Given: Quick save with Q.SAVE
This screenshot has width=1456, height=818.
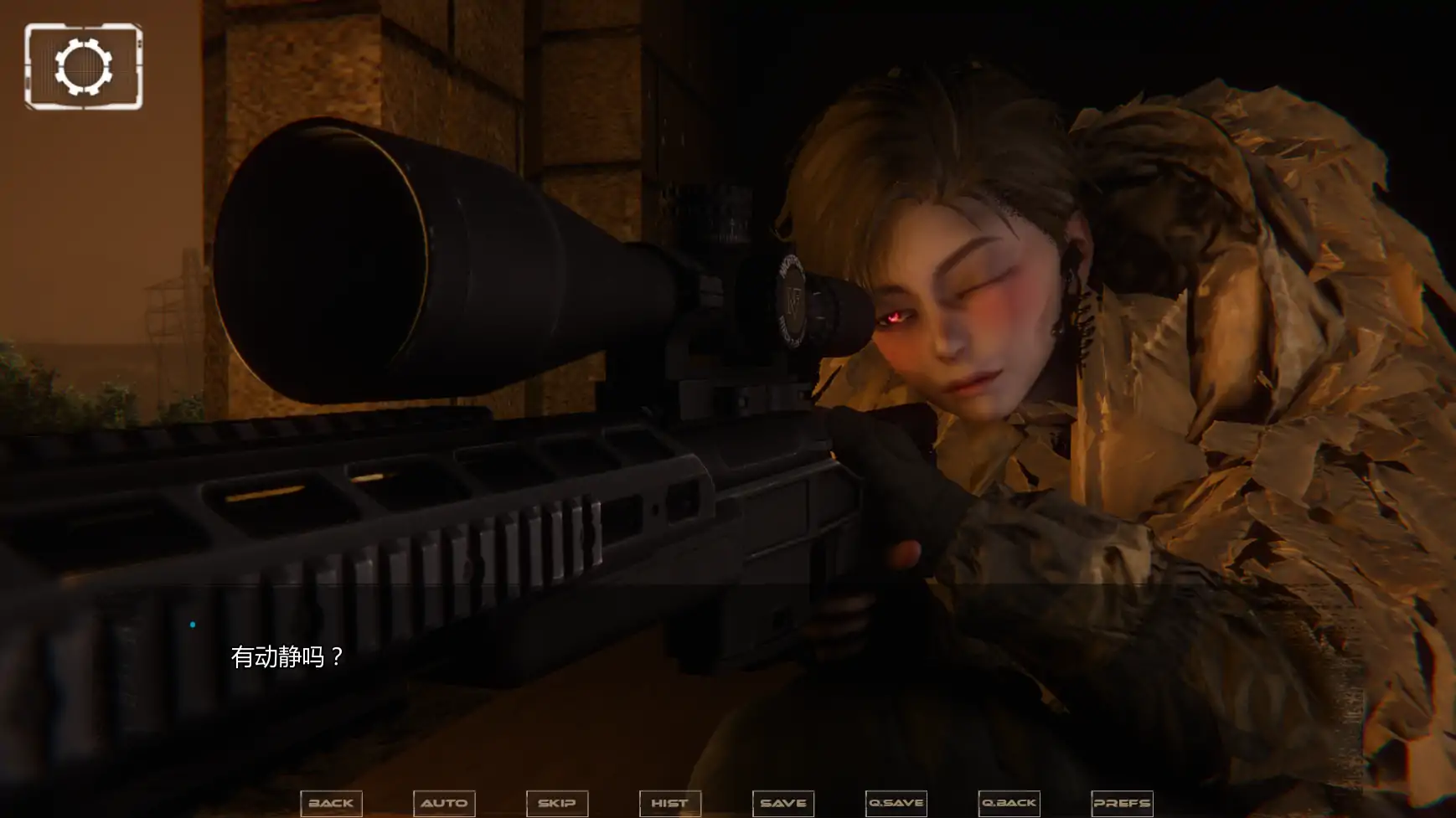Looking at the screenshot, I should tap(896, 803).
